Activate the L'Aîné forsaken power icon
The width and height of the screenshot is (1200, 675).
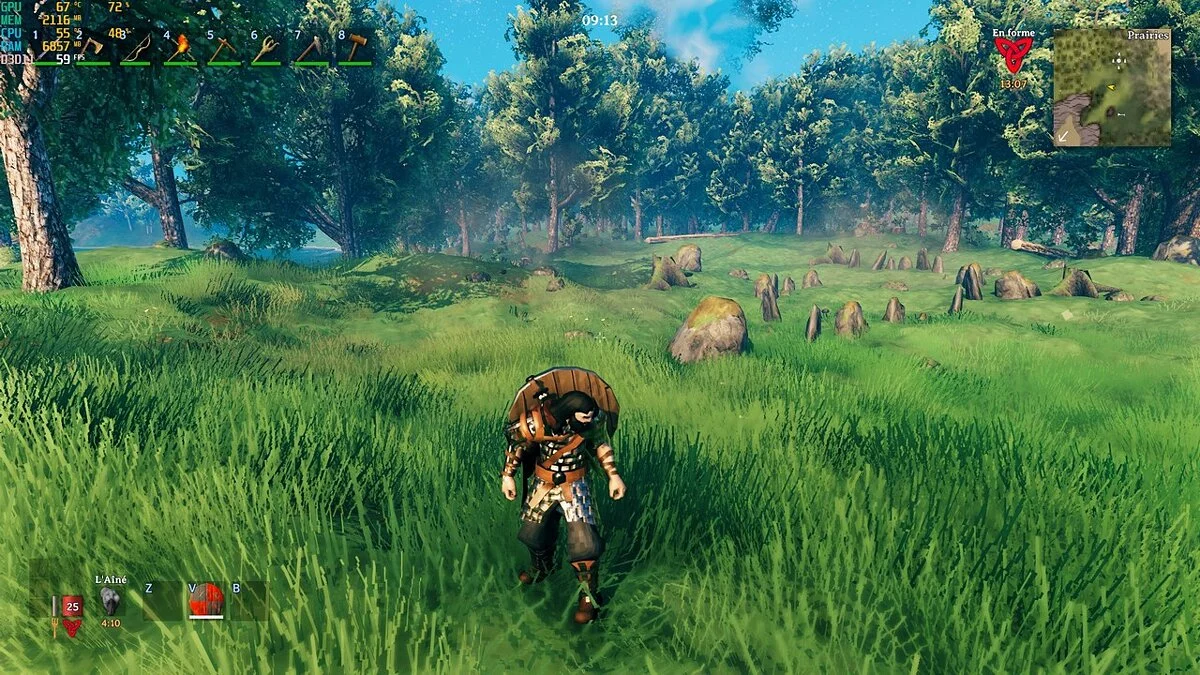tap(110, 600)
